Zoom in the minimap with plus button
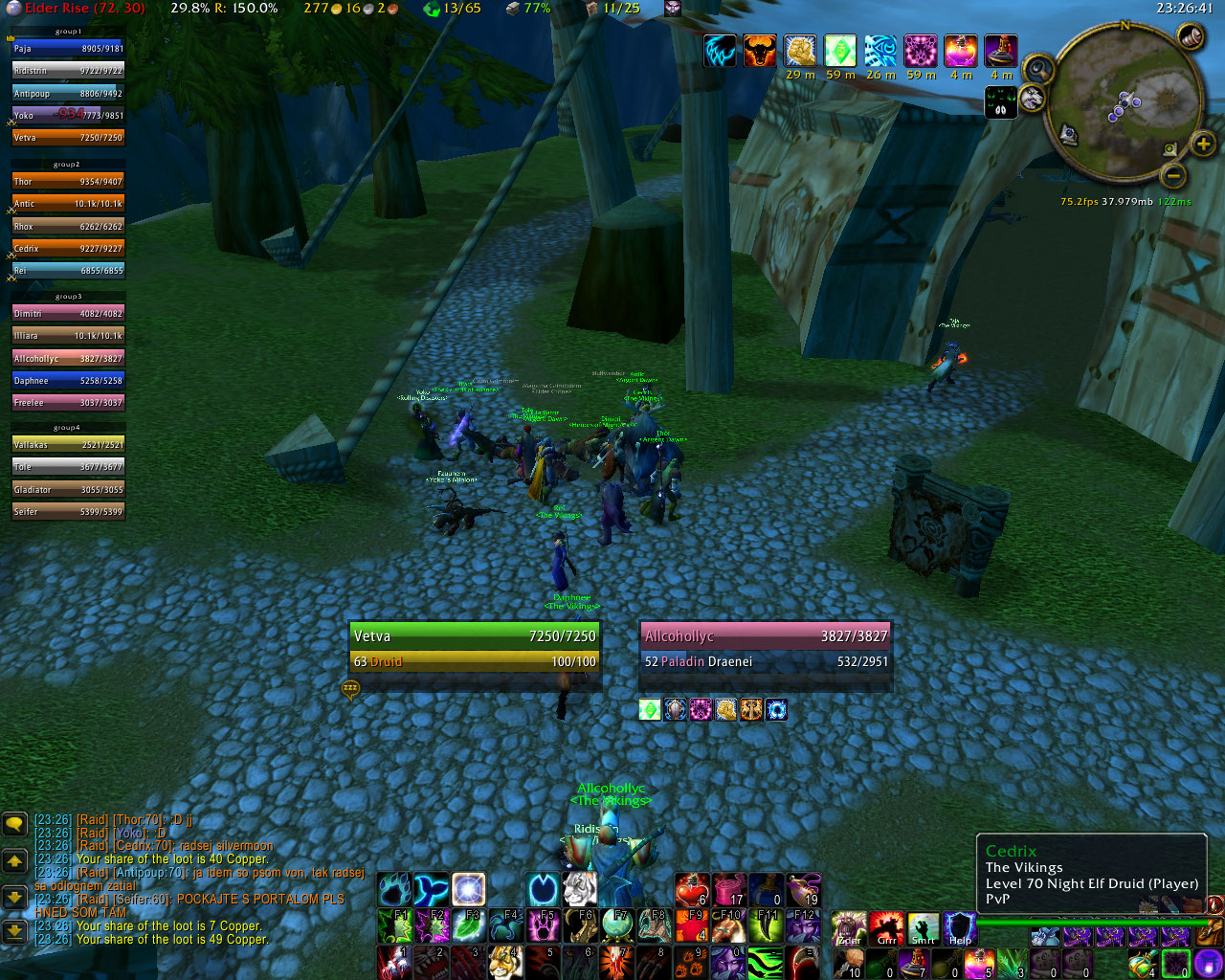 click(1202, 145)
